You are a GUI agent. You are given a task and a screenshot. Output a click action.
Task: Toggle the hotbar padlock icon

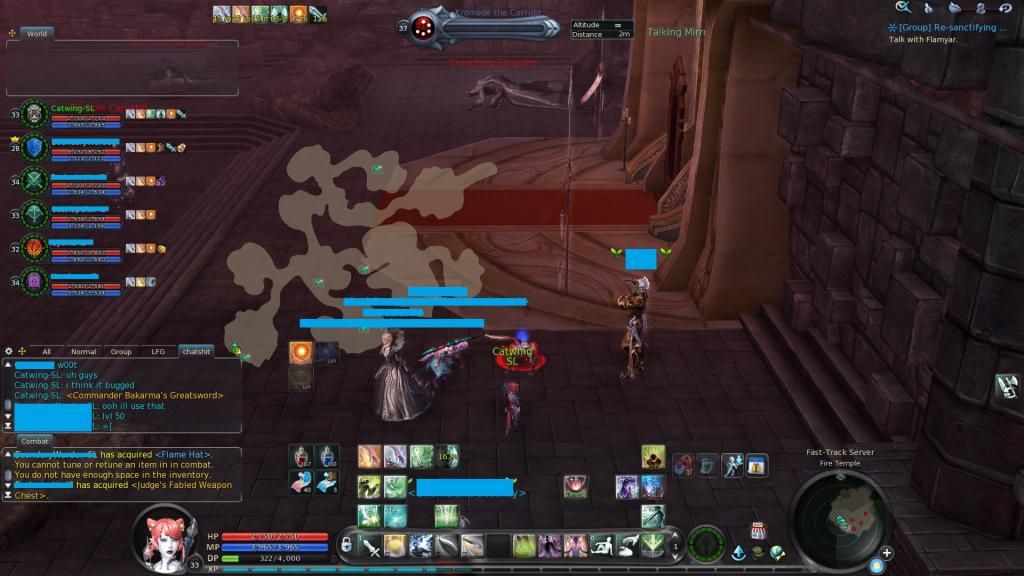[x=346, y=544]
